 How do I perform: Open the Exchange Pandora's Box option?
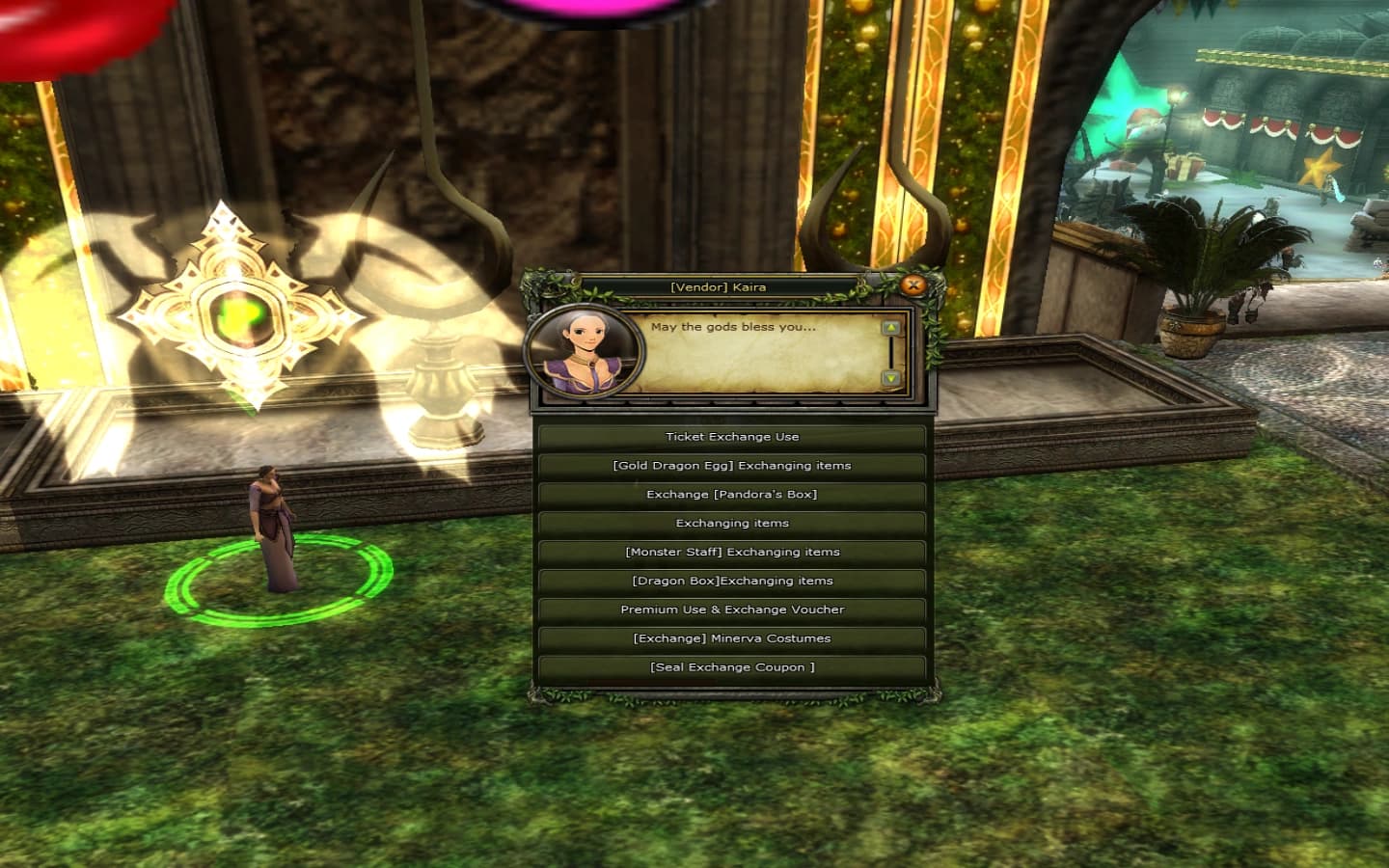731,495
